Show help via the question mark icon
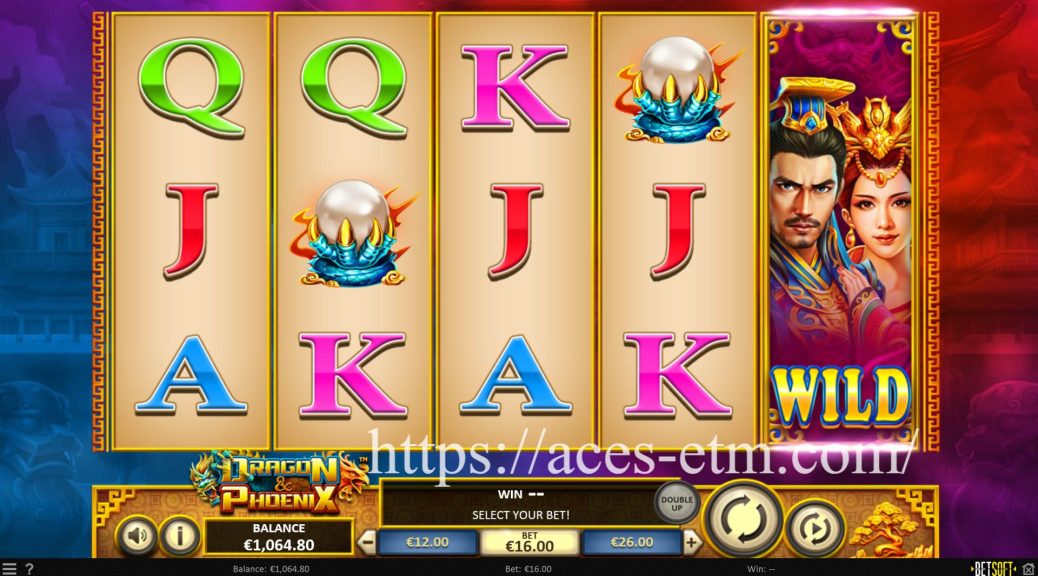 coord(29,569)
